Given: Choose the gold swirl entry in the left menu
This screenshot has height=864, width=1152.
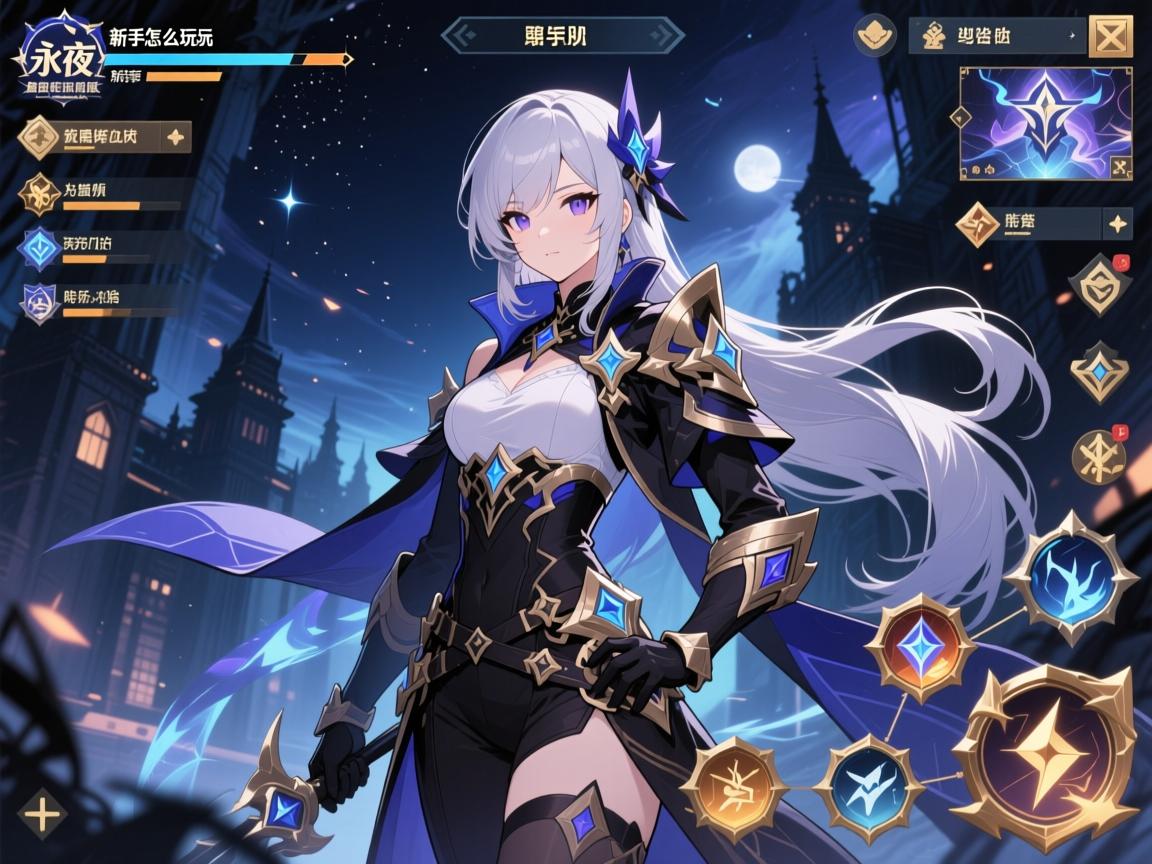Looking at the screenshot, I should coord(40,194).
